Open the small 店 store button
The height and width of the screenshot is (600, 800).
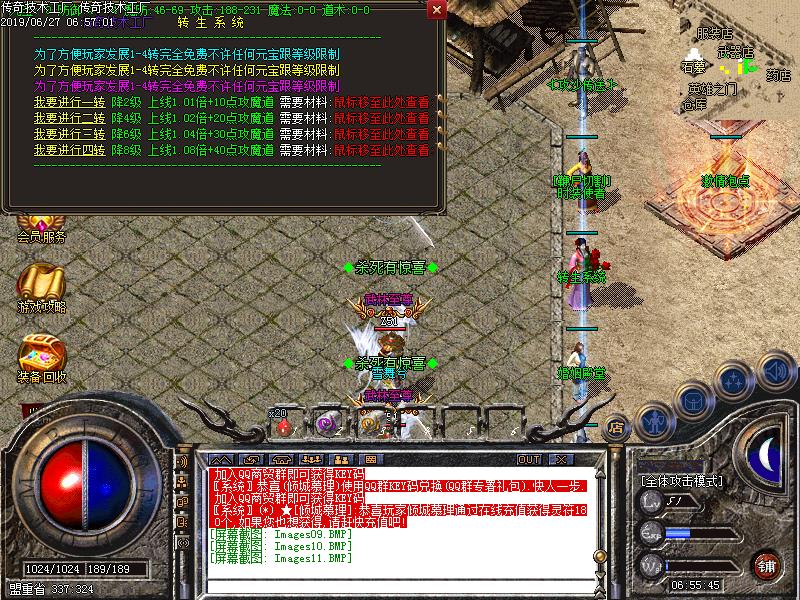(616, 426)
